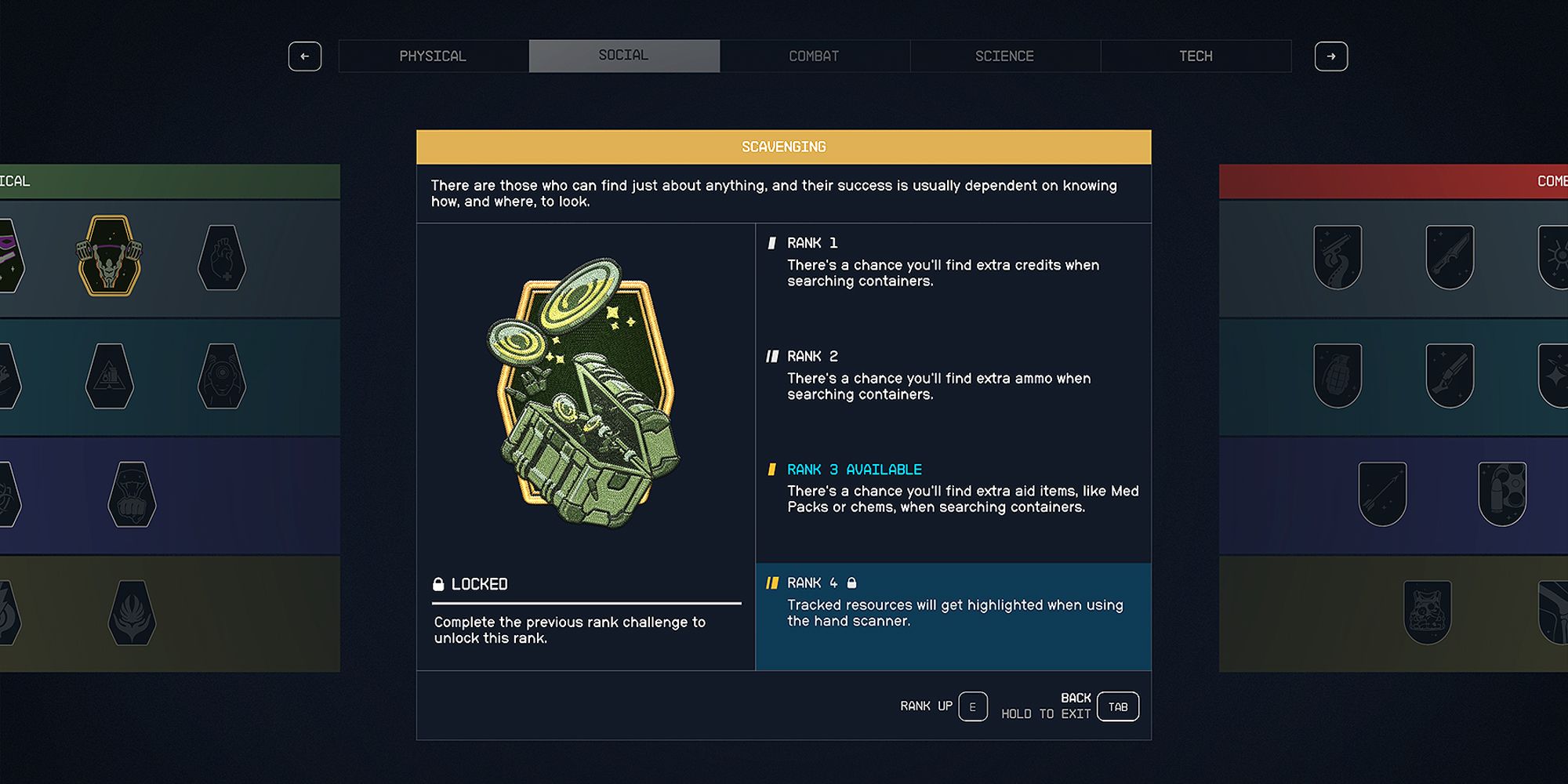1568x784 pixels.
Task: Click the left arrow to previous category
Action: click(305, 56)
